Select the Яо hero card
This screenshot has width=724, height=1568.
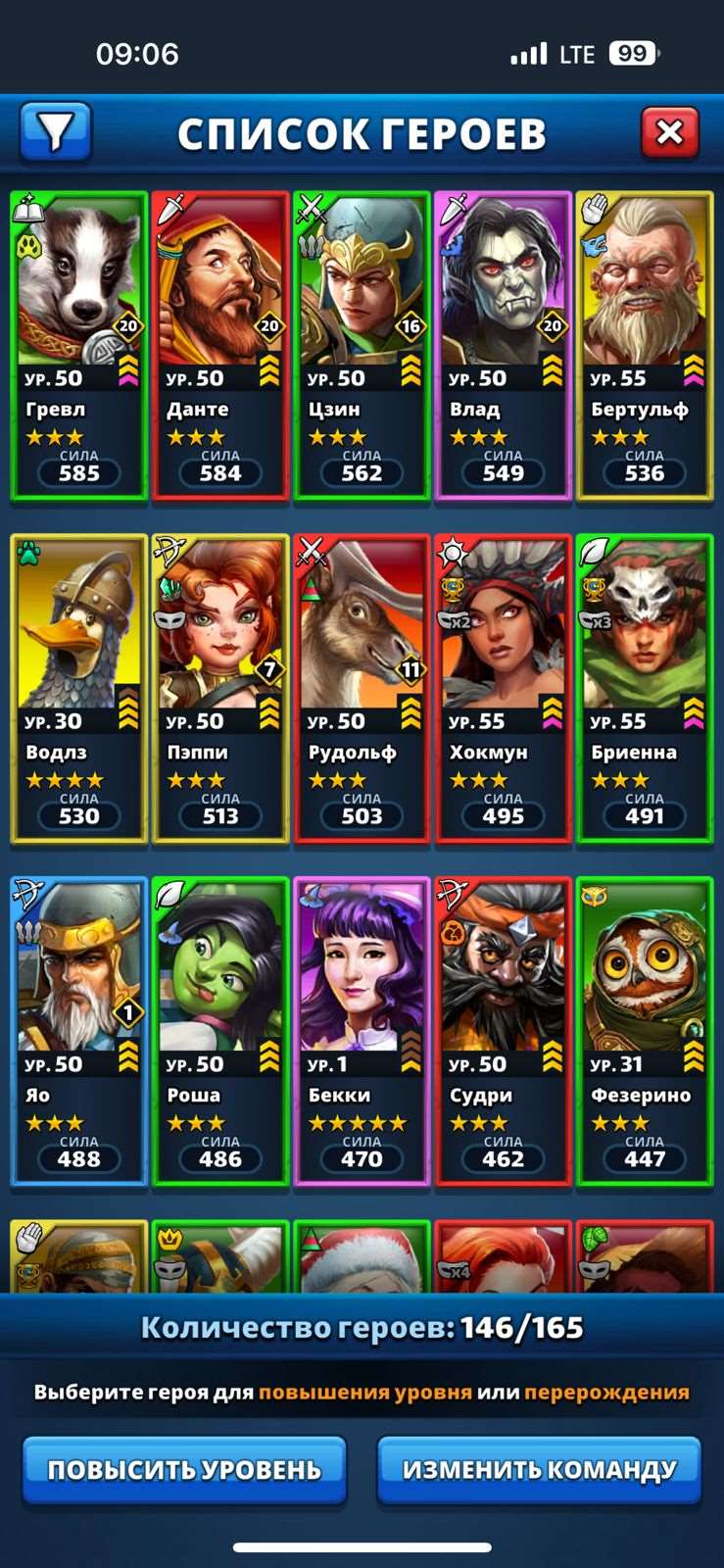pyautogui.click(x=79, y=1032)
